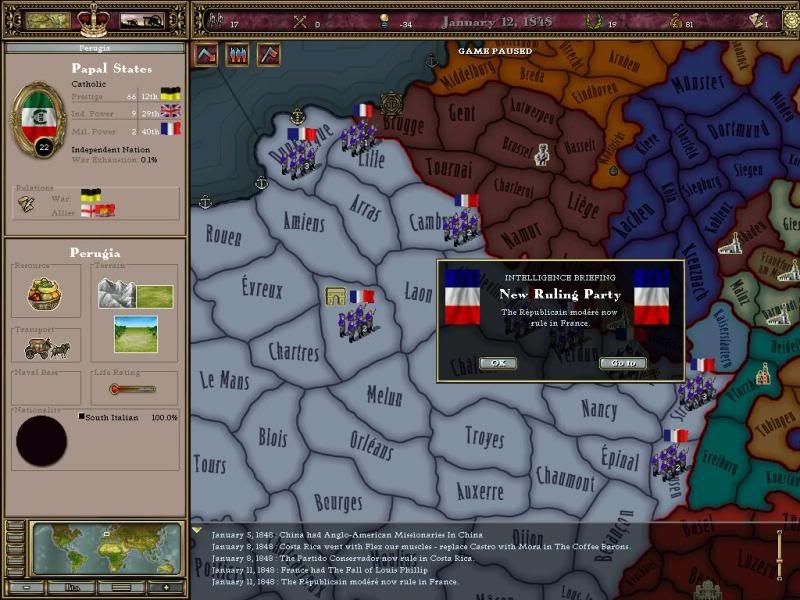Activate the three soldiers map button
Screen dimensions: 800x600
tap(238, 54)
